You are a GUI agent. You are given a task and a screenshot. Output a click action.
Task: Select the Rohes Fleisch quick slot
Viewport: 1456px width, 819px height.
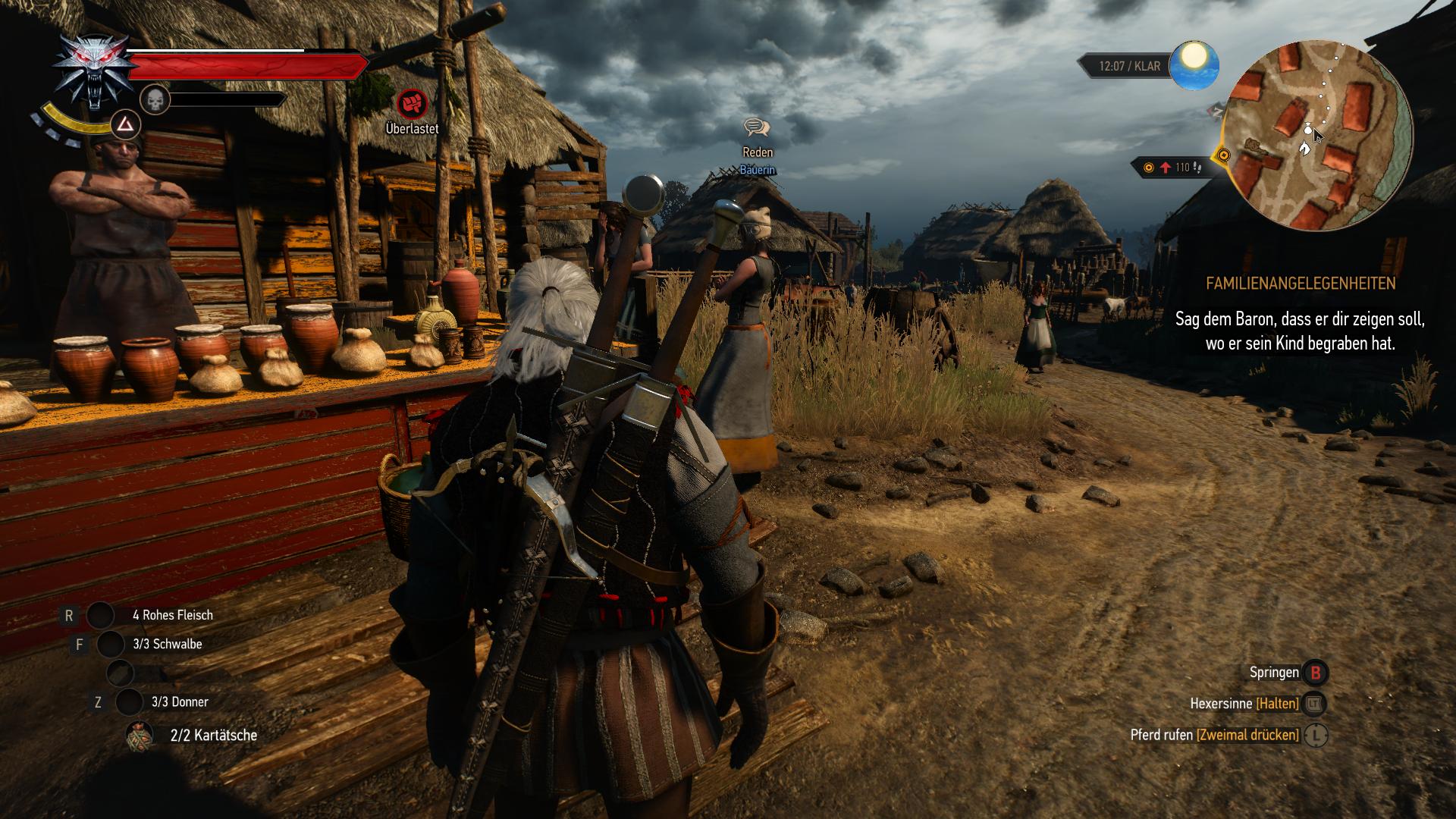pos(100,616)
